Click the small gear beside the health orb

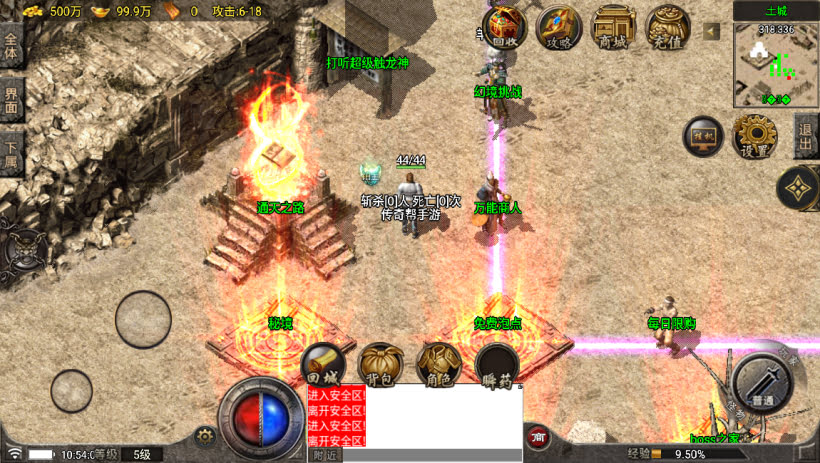pos(206,435)
